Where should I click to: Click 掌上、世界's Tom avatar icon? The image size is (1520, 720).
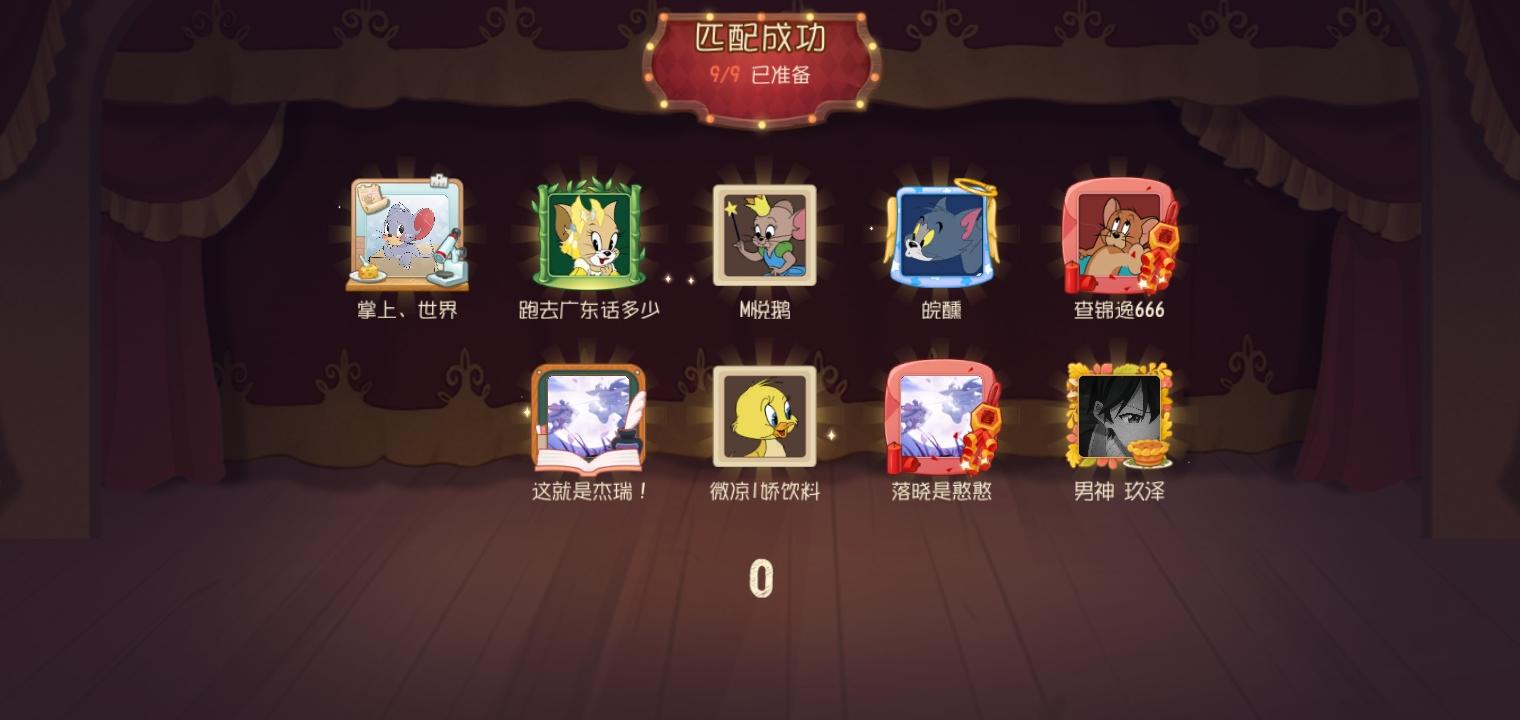(x=406, y=234)
